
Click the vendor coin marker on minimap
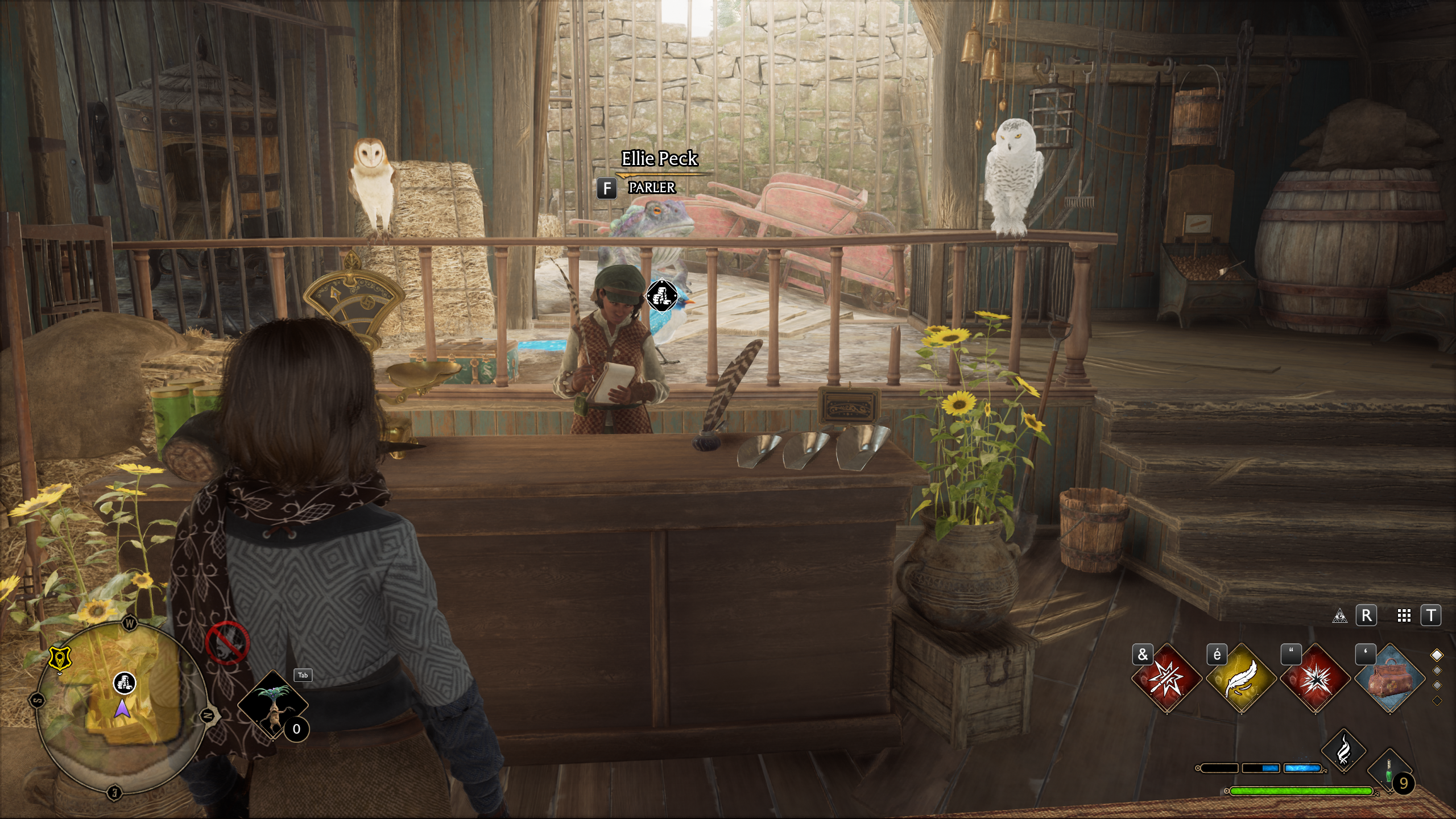tap(125, 682)
